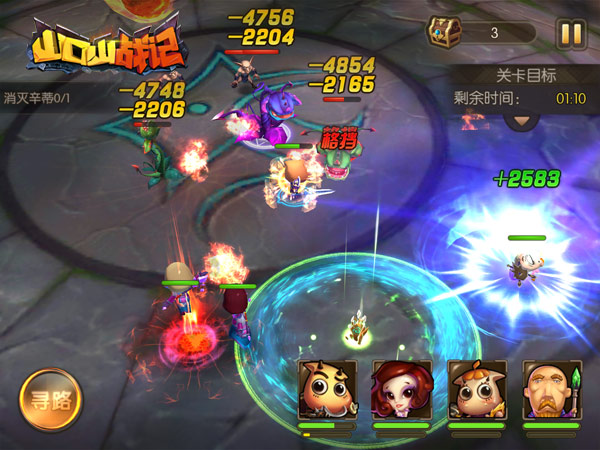The height and width of the screenshot is (450, 600).
Task: Select the pig with orange hat portrait
Action: click(476, 391)
